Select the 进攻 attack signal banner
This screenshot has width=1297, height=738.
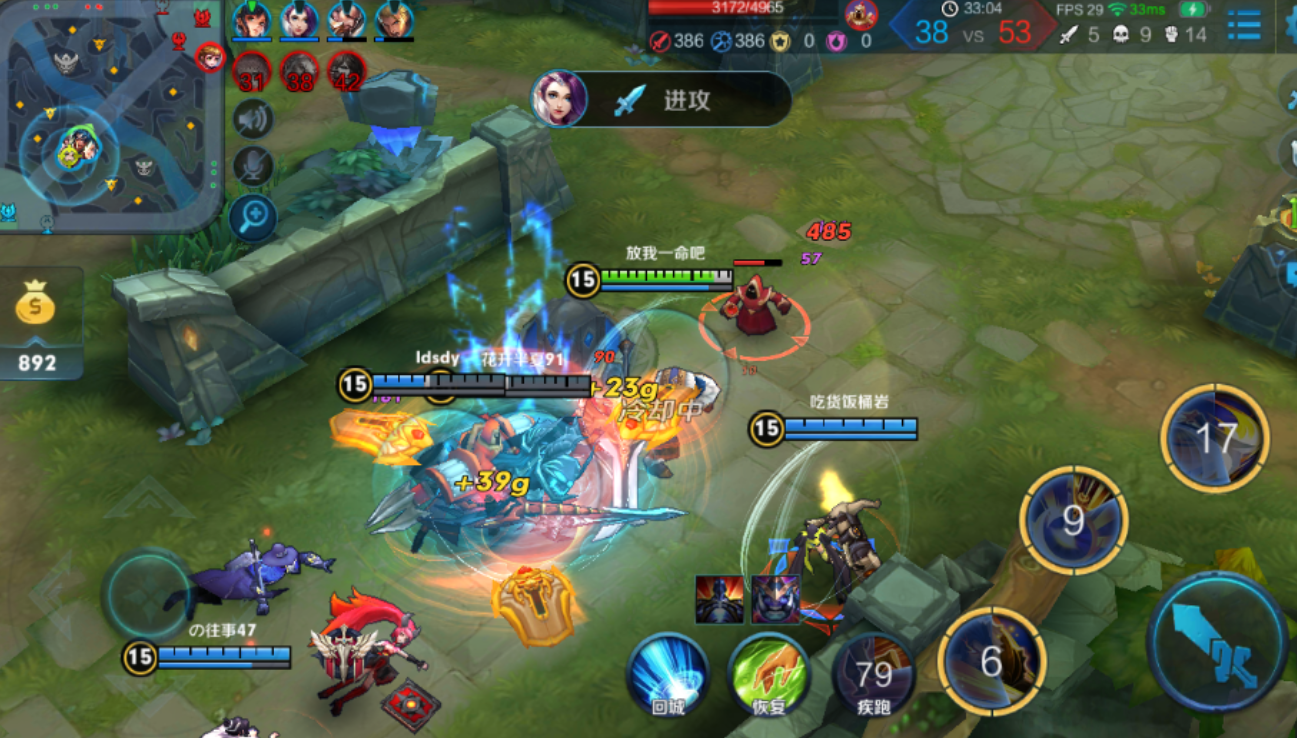[662, 99]
